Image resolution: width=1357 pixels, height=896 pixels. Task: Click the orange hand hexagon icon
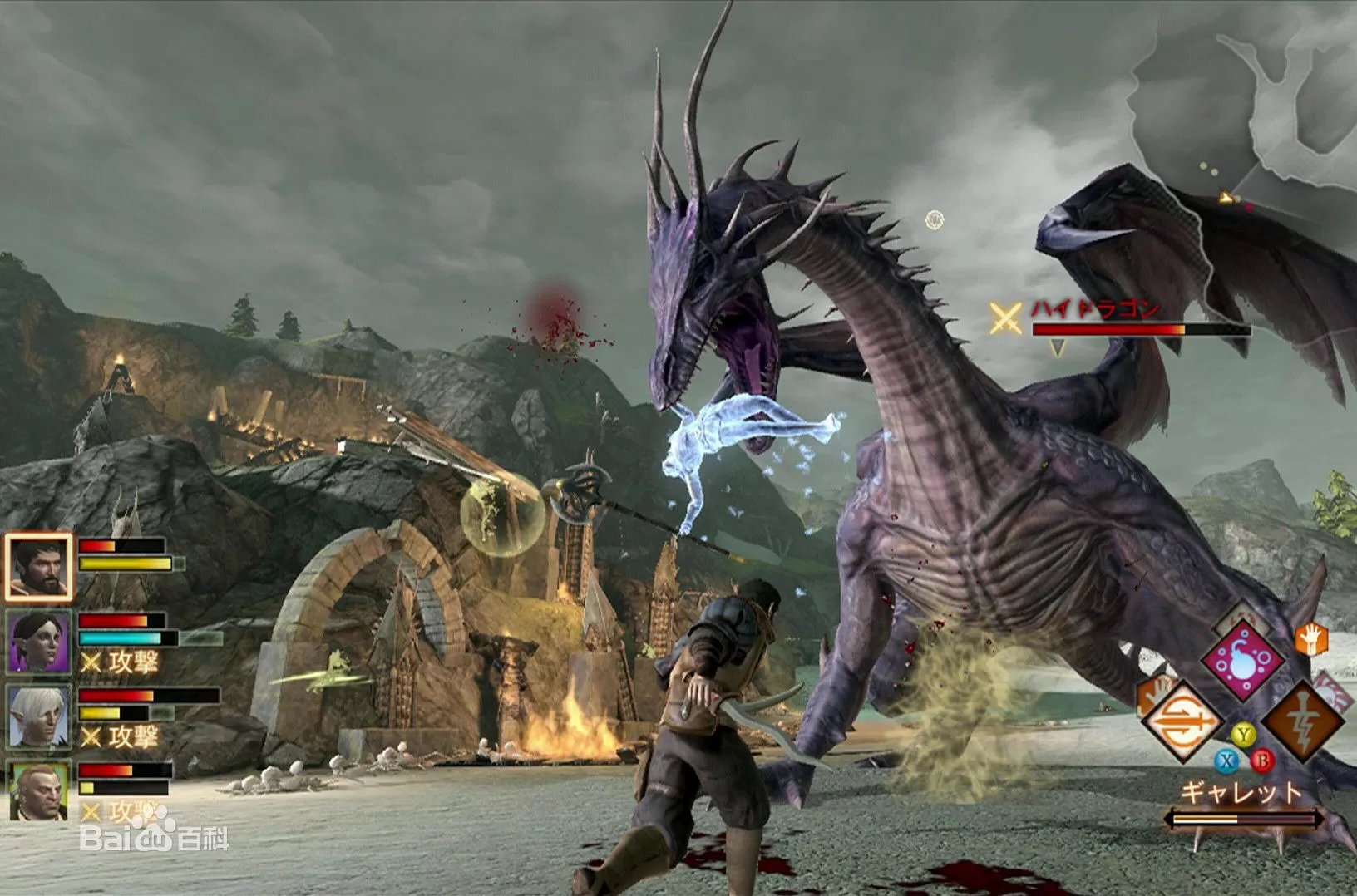[1310, 638]
